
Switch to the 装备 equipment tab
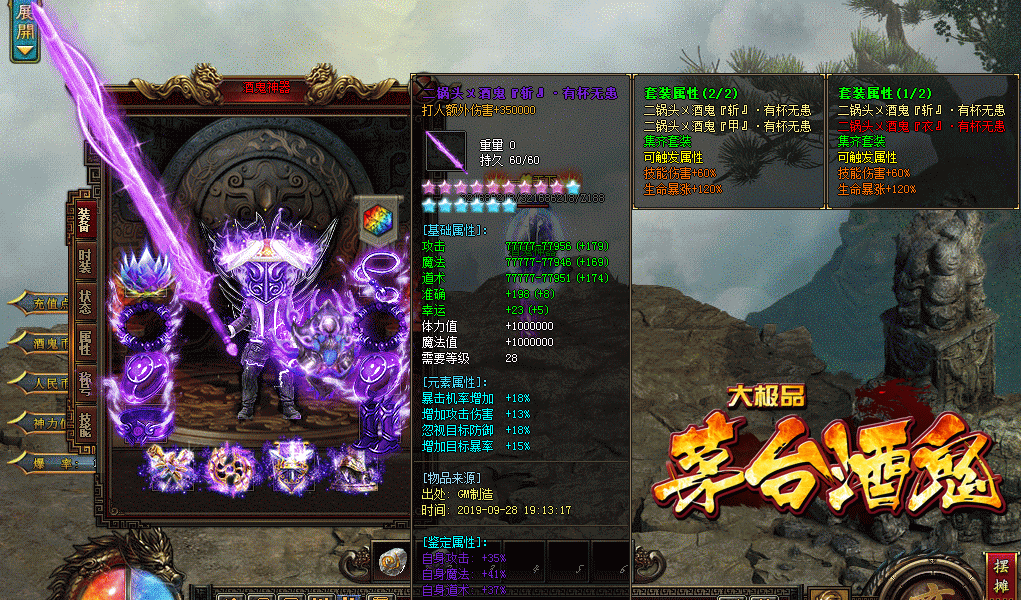[x=84, y=219]
